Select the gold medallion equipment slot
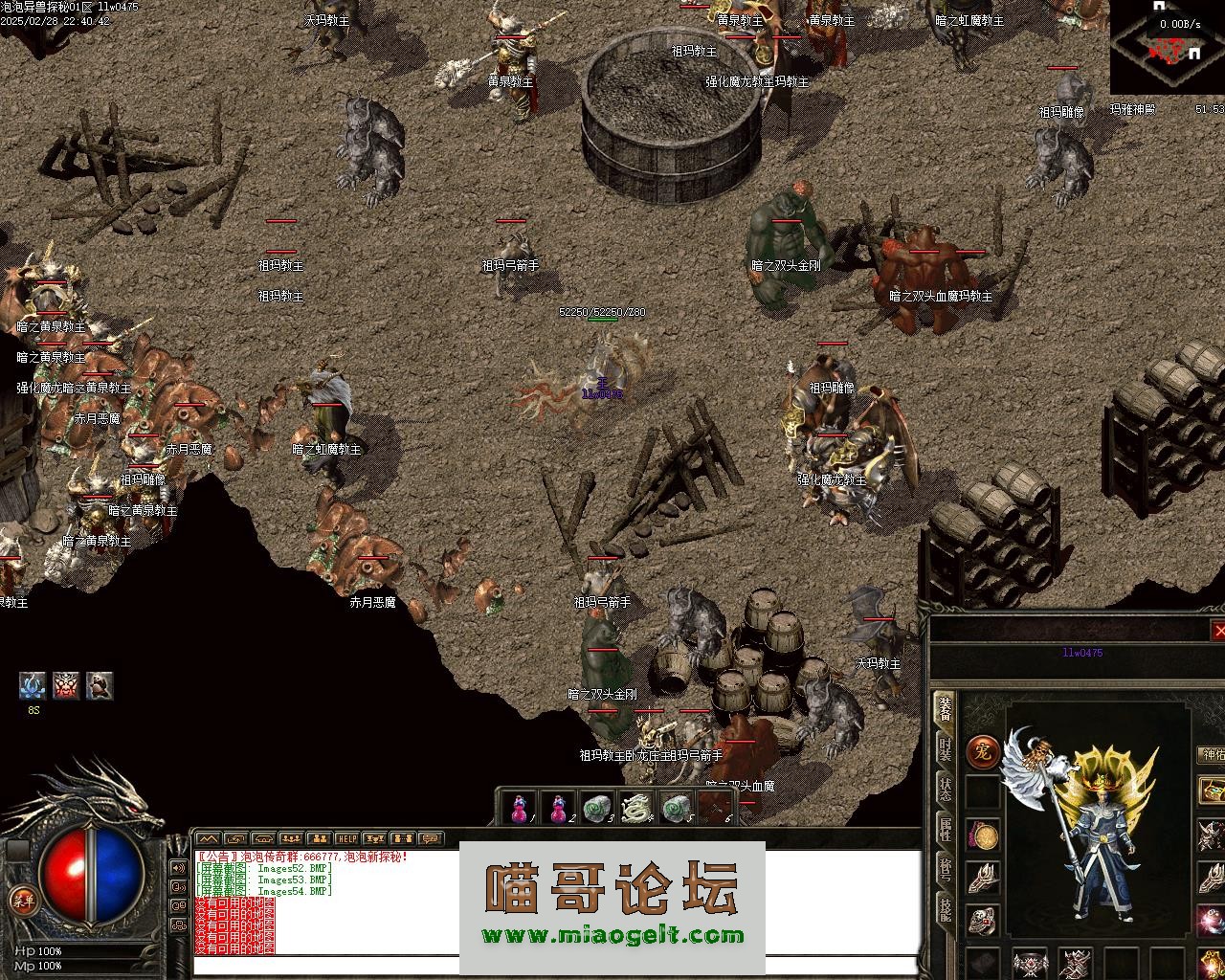The width and height of the screenshot is (1225, 980). [x=984, y=835]
